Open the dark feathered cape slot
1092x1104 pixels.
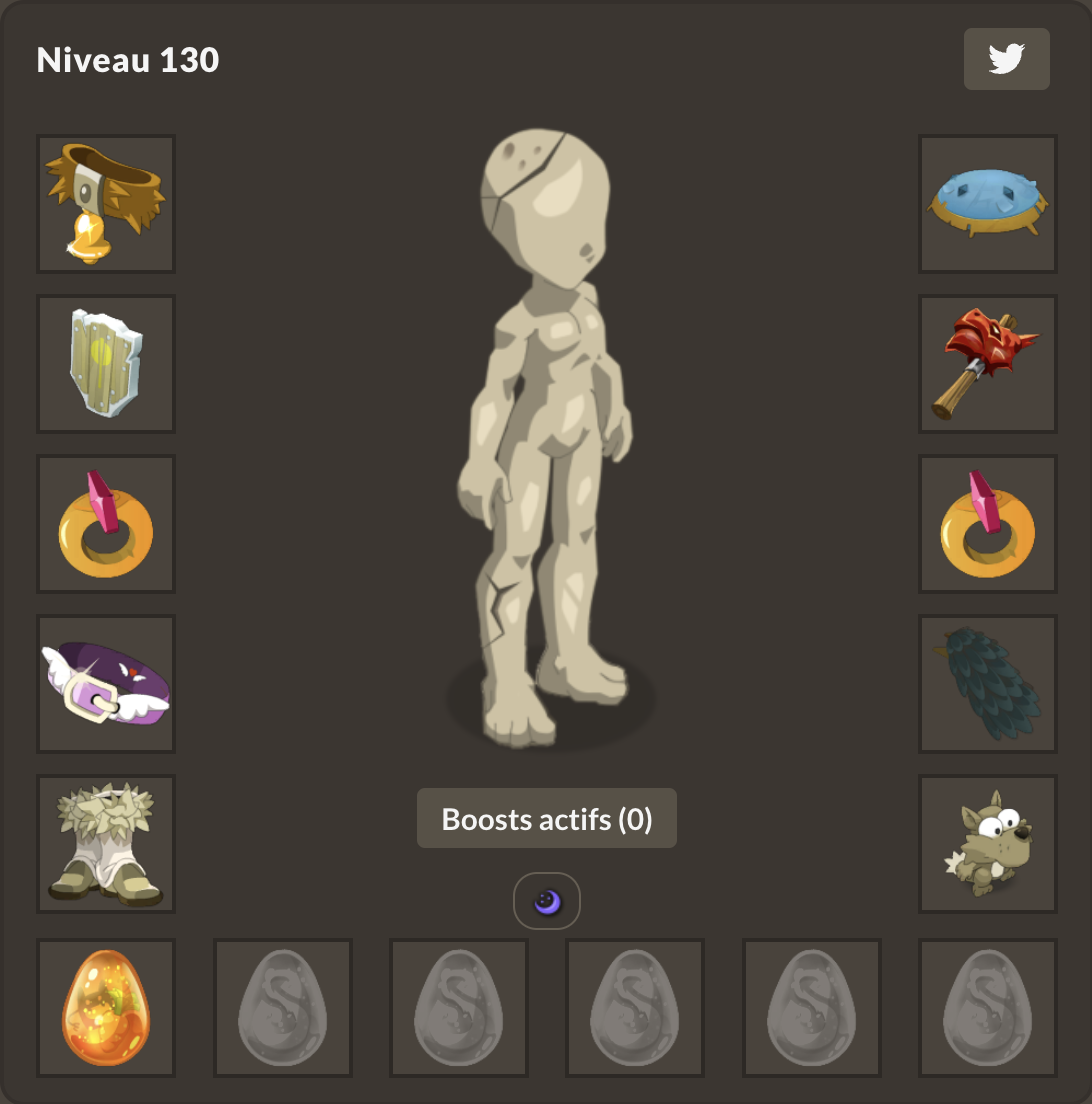pos(987,684)
